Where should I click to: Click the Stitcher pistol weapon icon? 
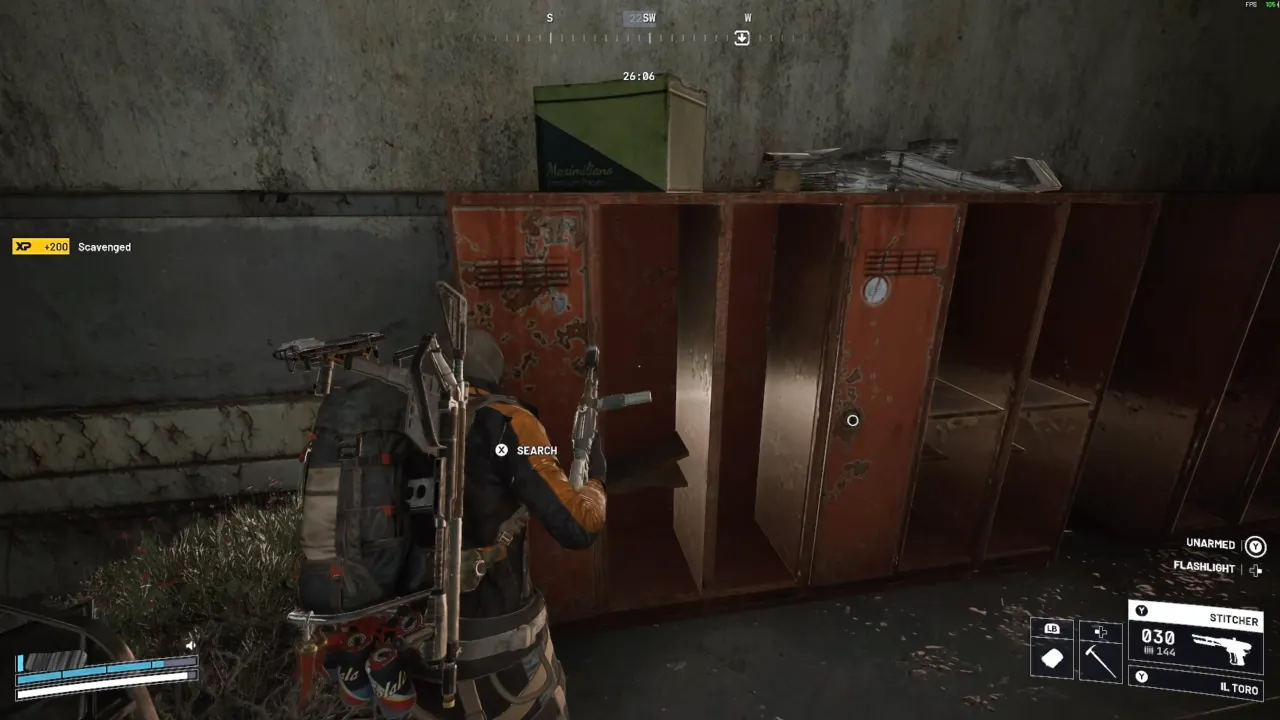(x=1223, y=651)
